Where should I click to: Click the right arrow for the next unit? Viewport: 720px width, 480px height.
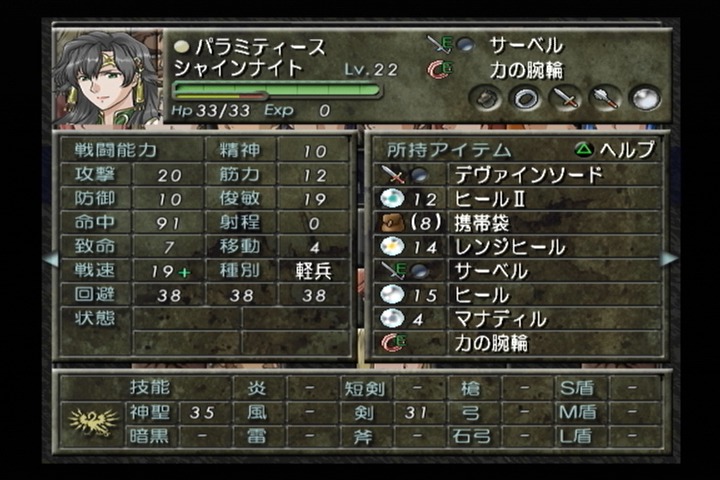(669, 258)
